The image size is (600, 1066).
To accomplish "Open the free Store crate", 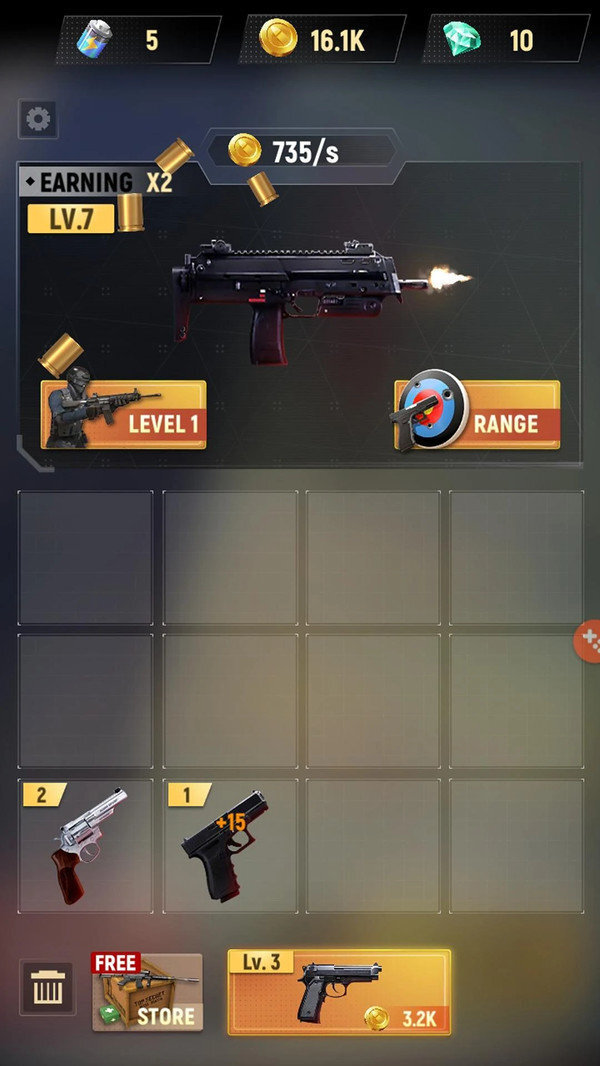I will click(x=147, y=991).
